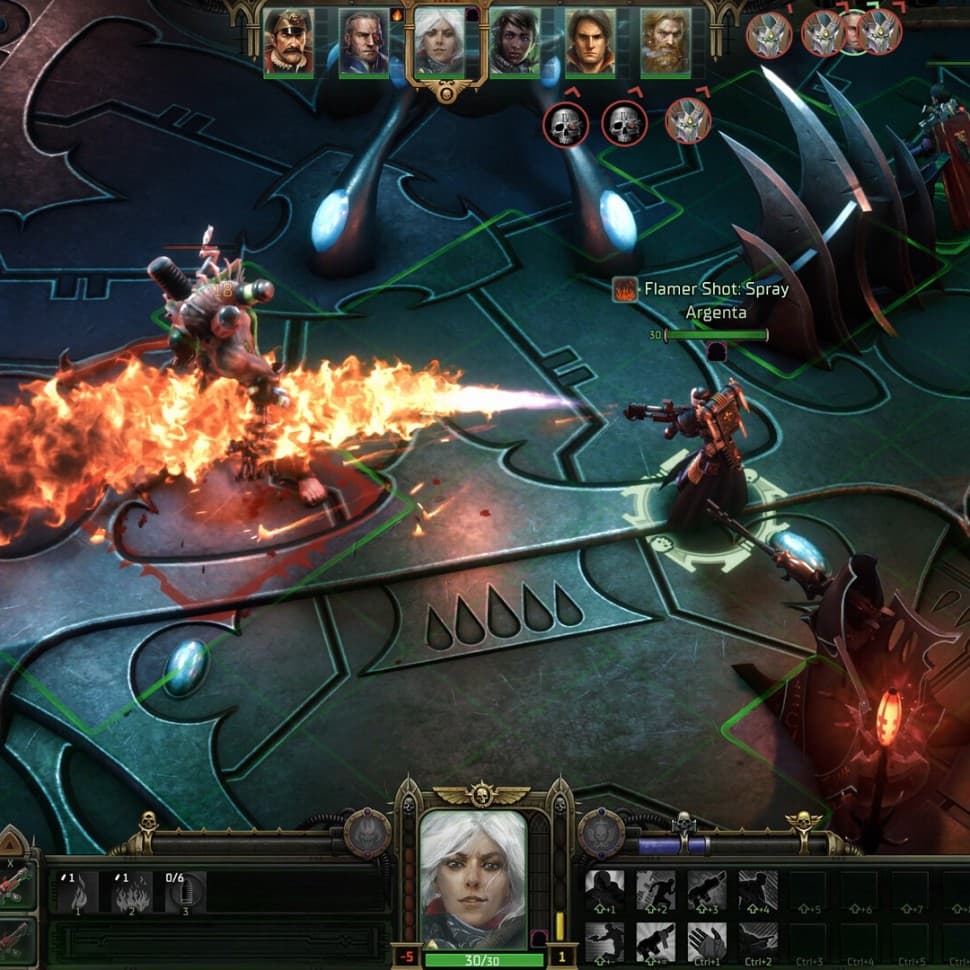Image resolution: width=970 pixels, height=970 pixels.
Task: Click the round skull emblem right of portrait
Action: (x=601, y=833)
